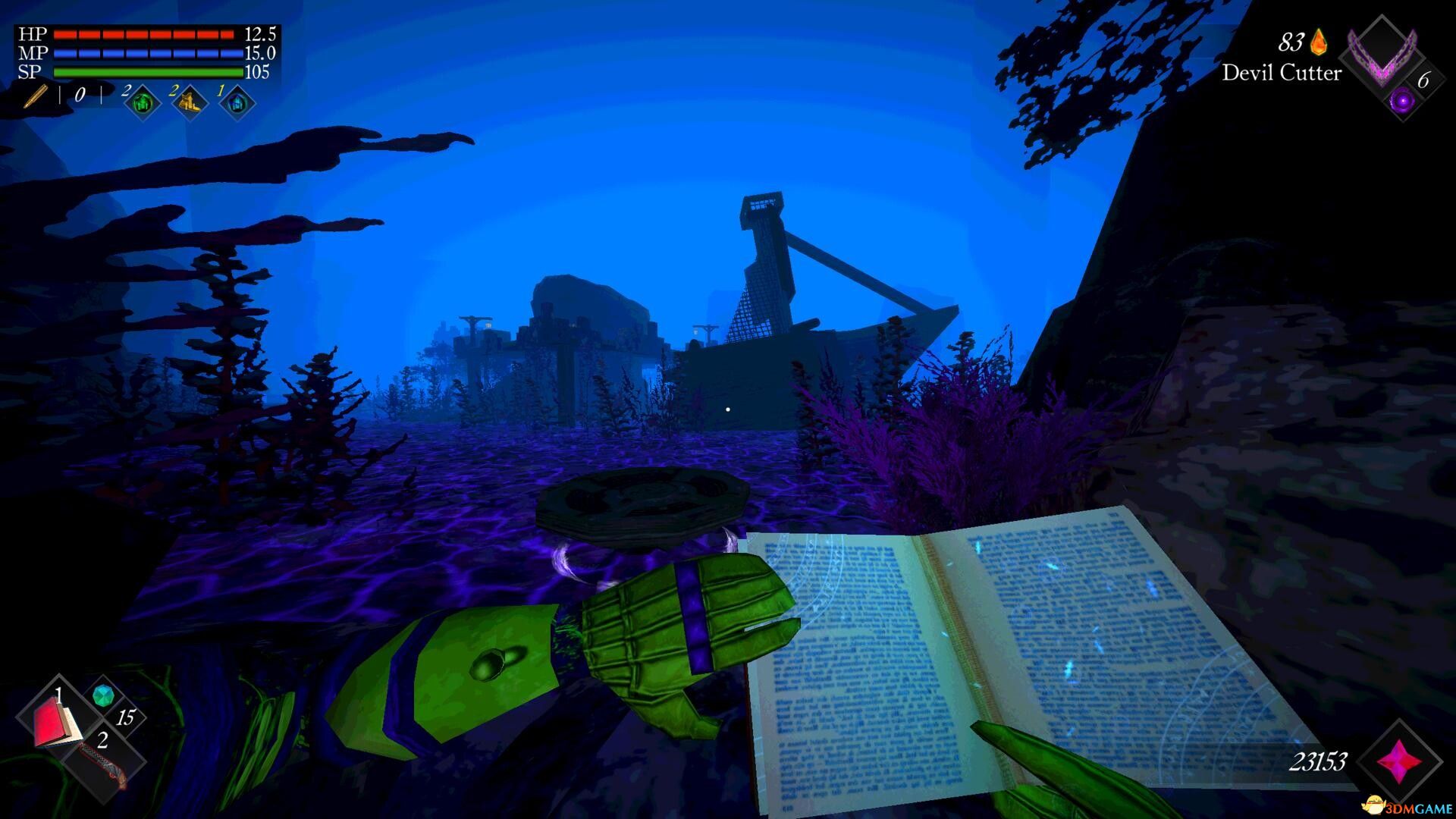Click the green SP stamina bar
Image resolution: width=1456 pixels, height=819 pixels.
(148, 71)
